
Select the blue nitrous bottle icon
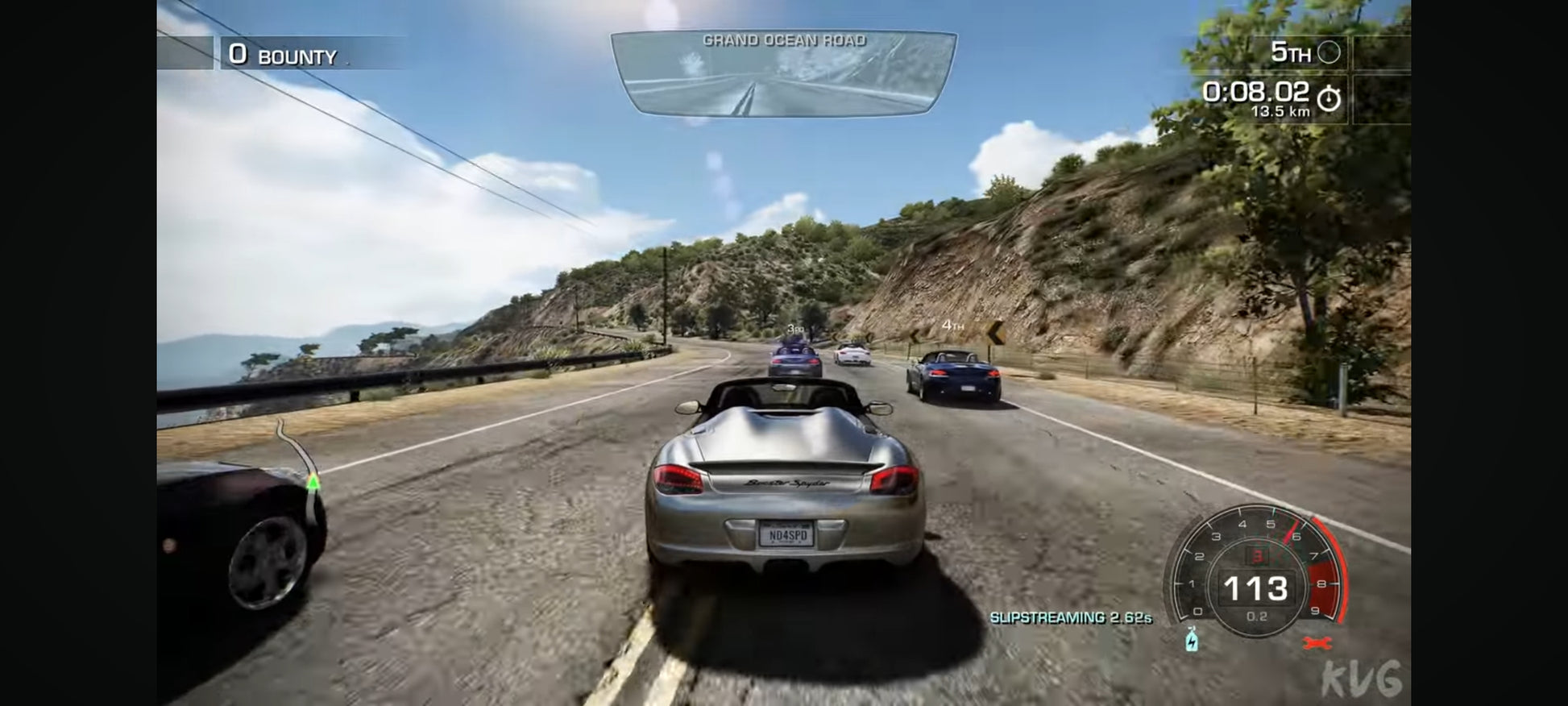[1192, 640]
